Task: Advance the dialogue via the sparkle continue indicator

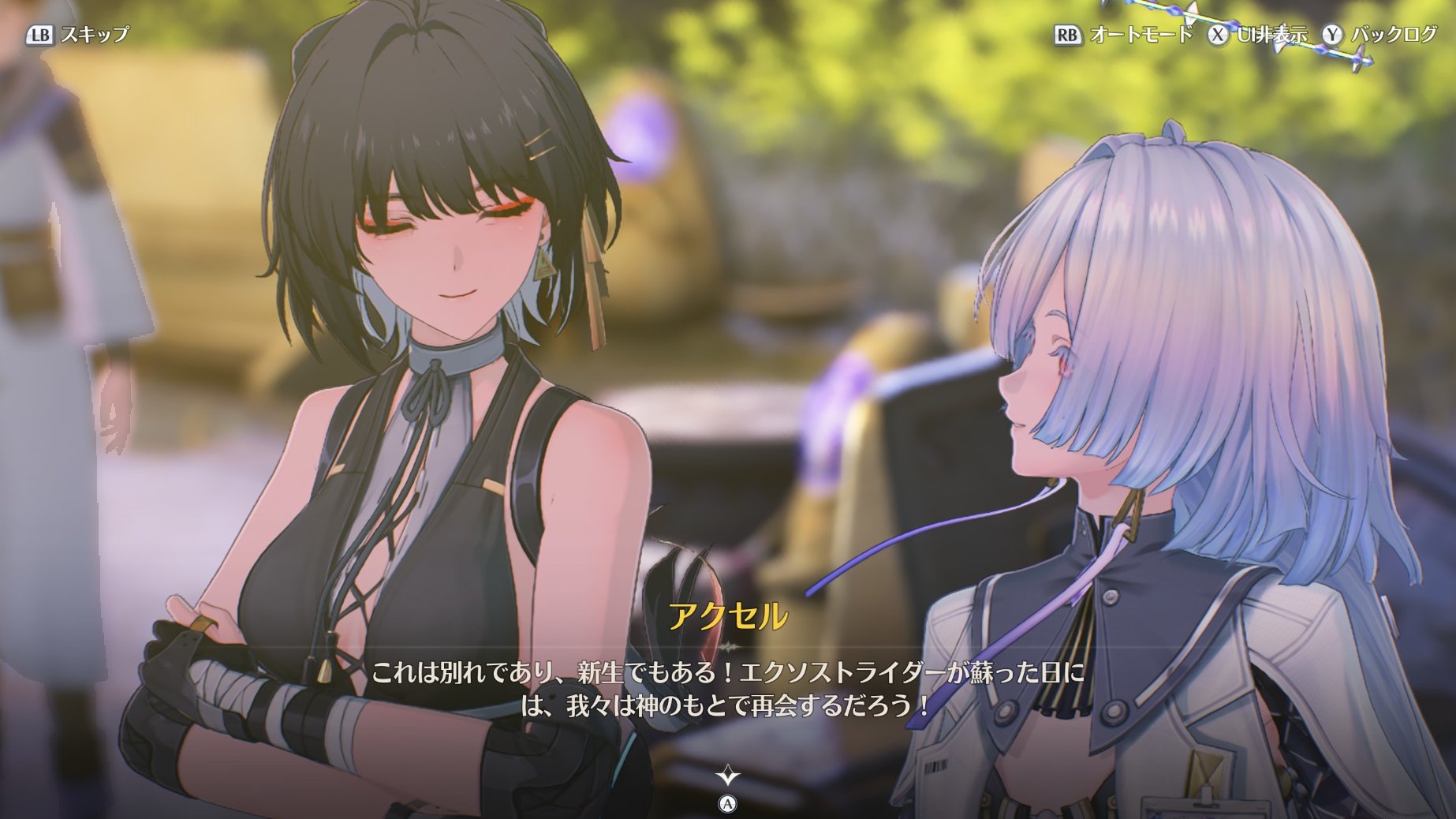Action: click(727, 776)
